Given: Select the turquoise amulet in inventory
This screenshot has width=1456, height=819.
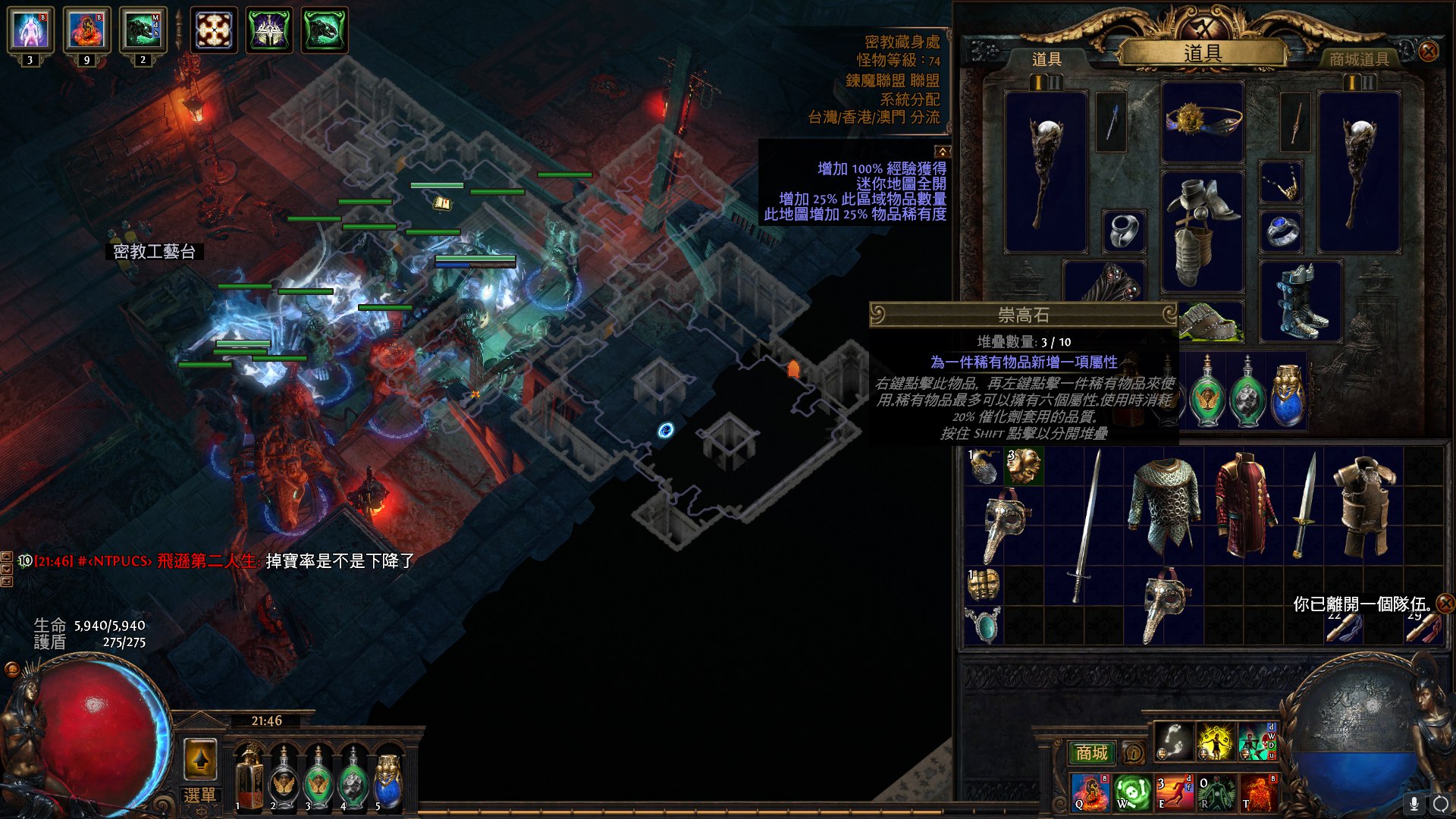Looking at the screenshot, I should point(984,626).
